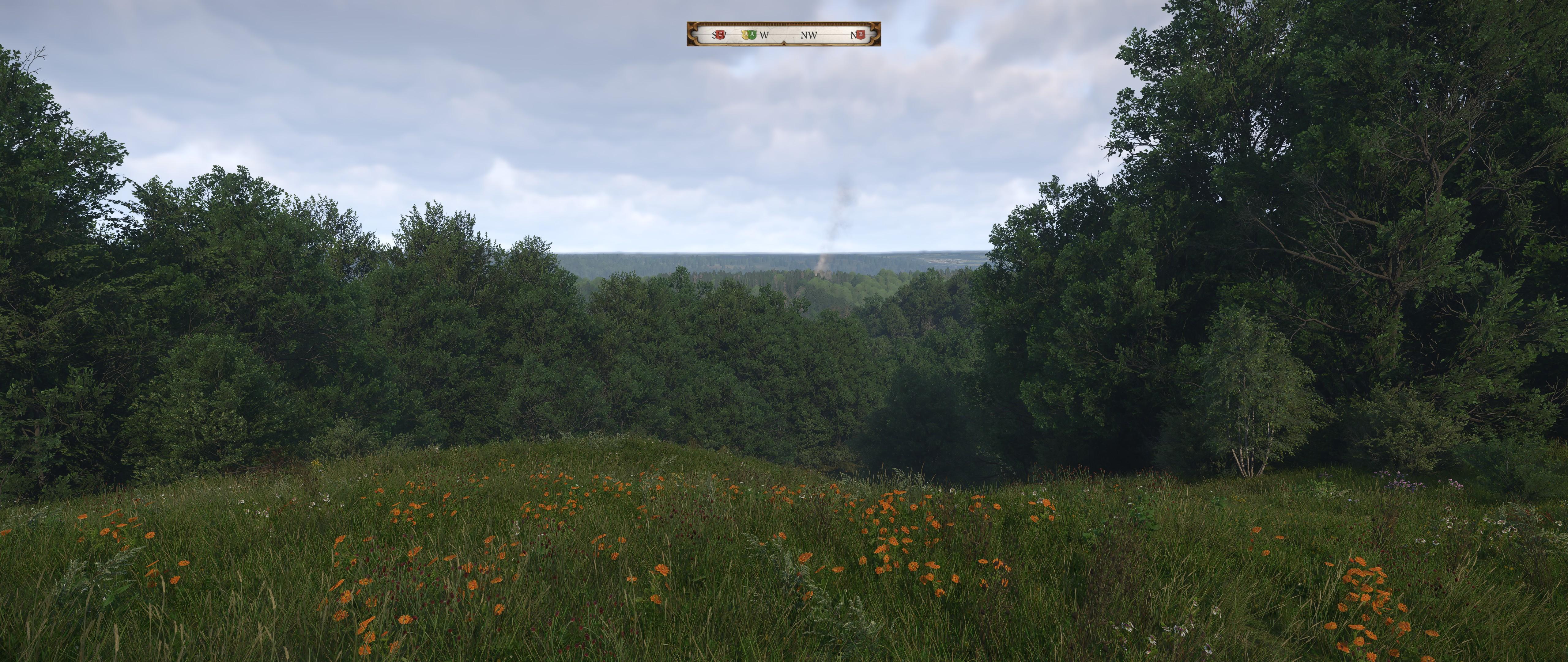Pick the yellow quest marker A on compass
Screen dimensions: 1568x662
coord(744,35)
